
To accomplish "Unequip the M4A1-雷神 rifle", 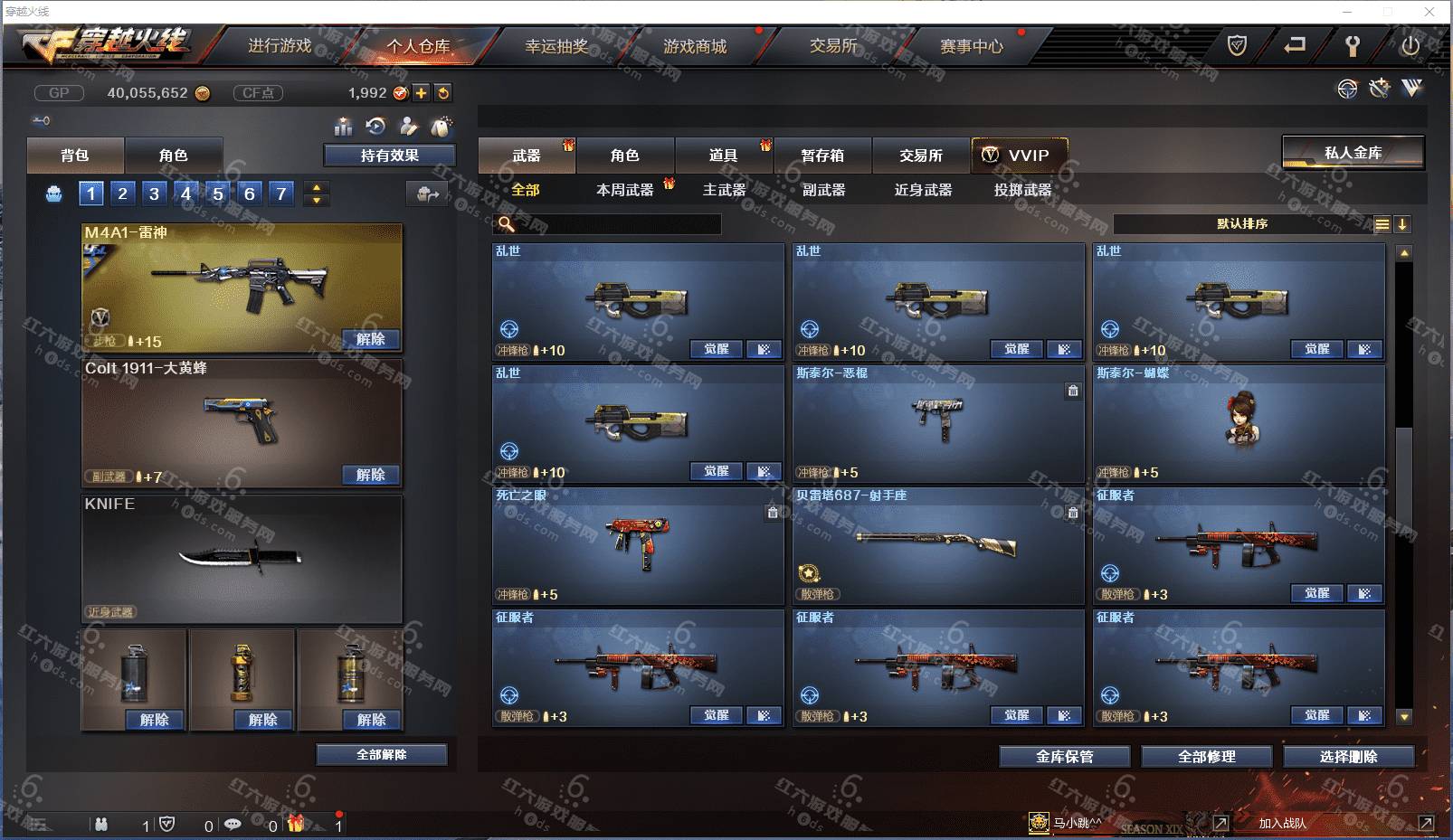I will 370,339.
